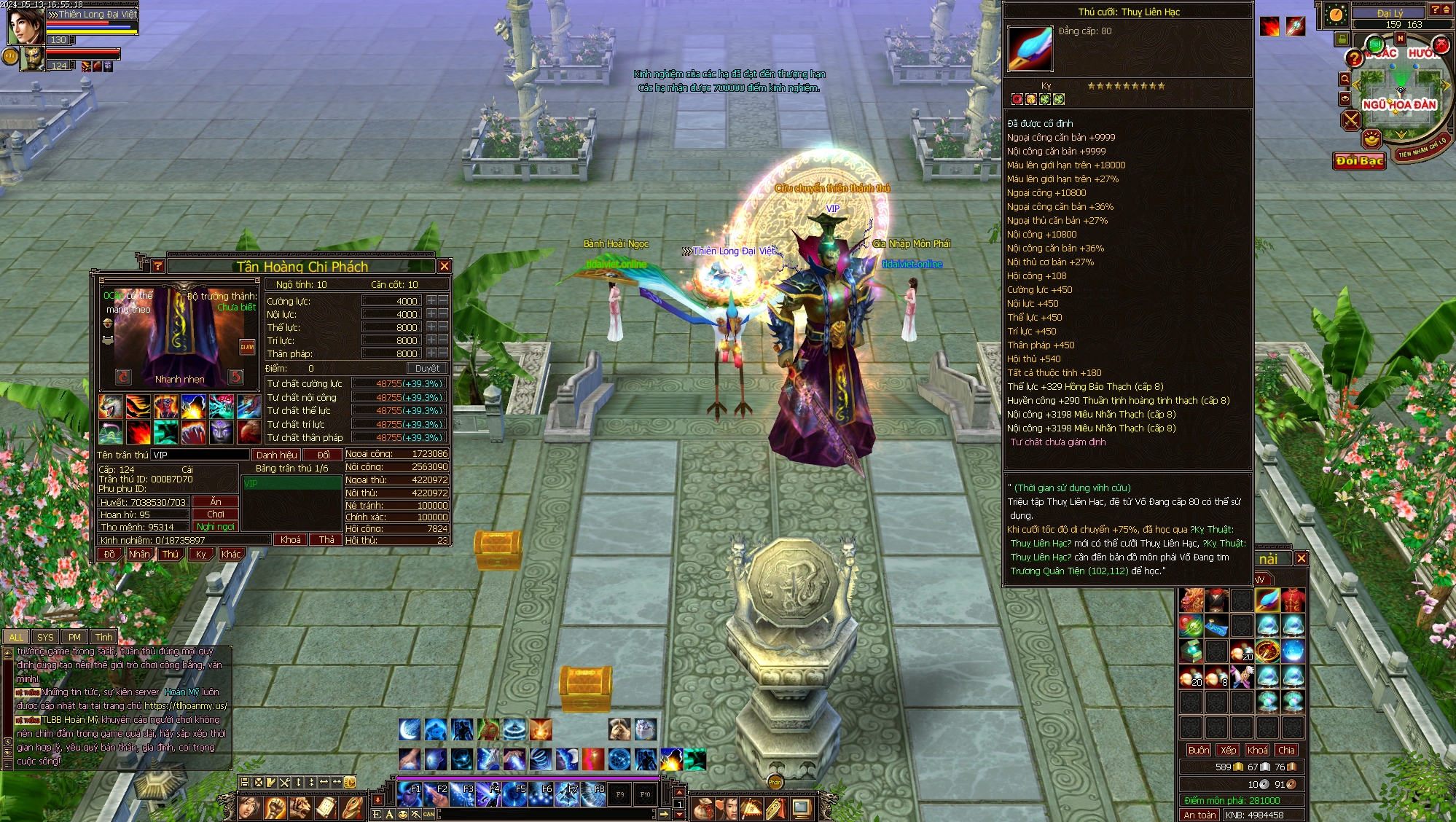Viewport: 1456px width, 822px height.
Task: Click the Nghỉ ngơi rest button
Action: tap(216, 527)
